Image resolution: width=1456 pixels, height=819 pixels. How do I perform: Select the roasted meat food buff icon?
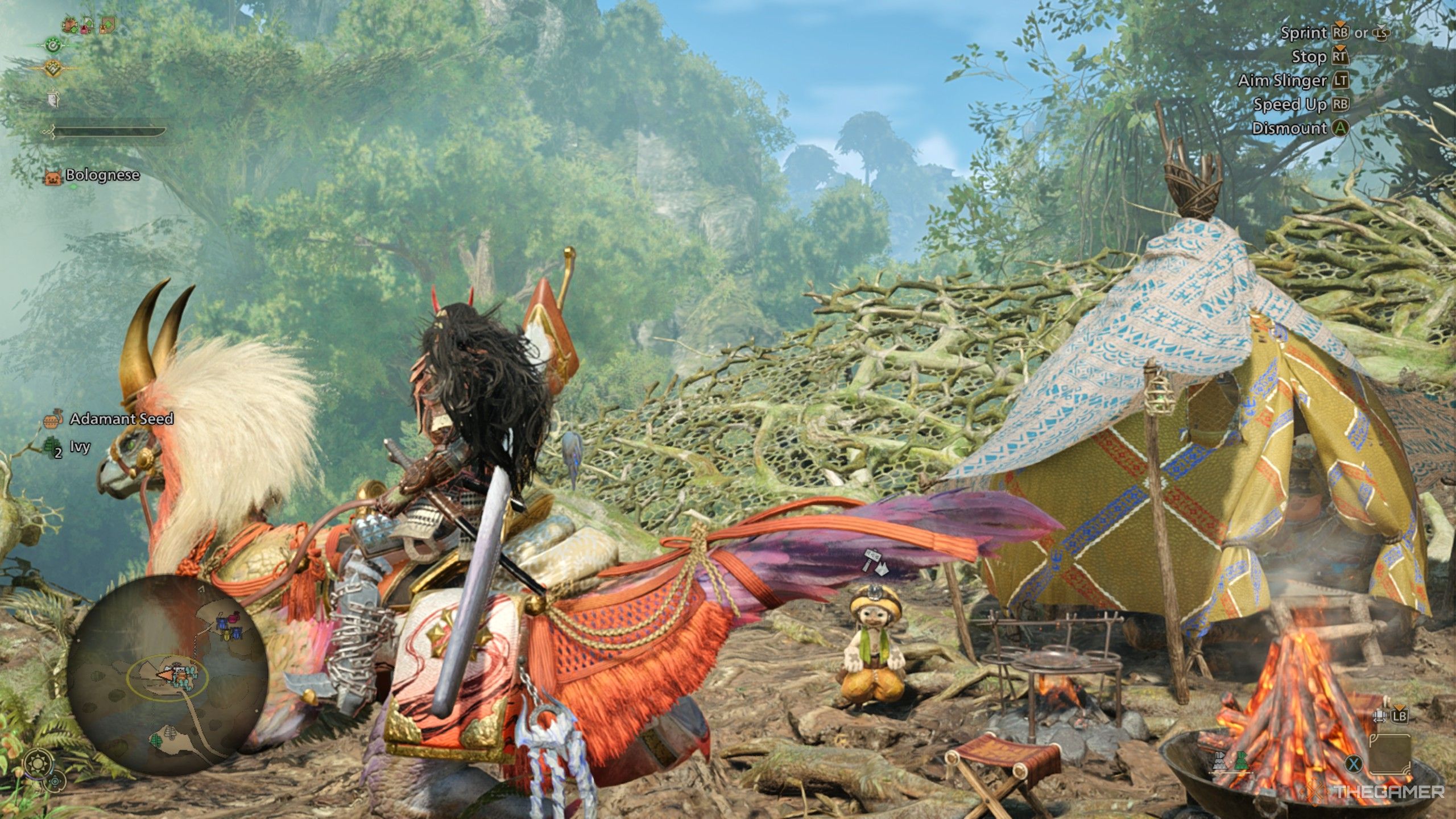(69, 26)
